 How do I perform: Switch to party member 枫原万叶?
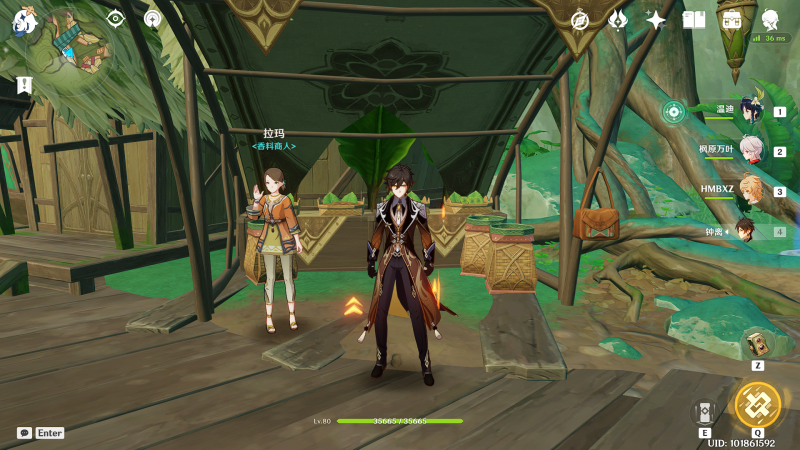748,151
